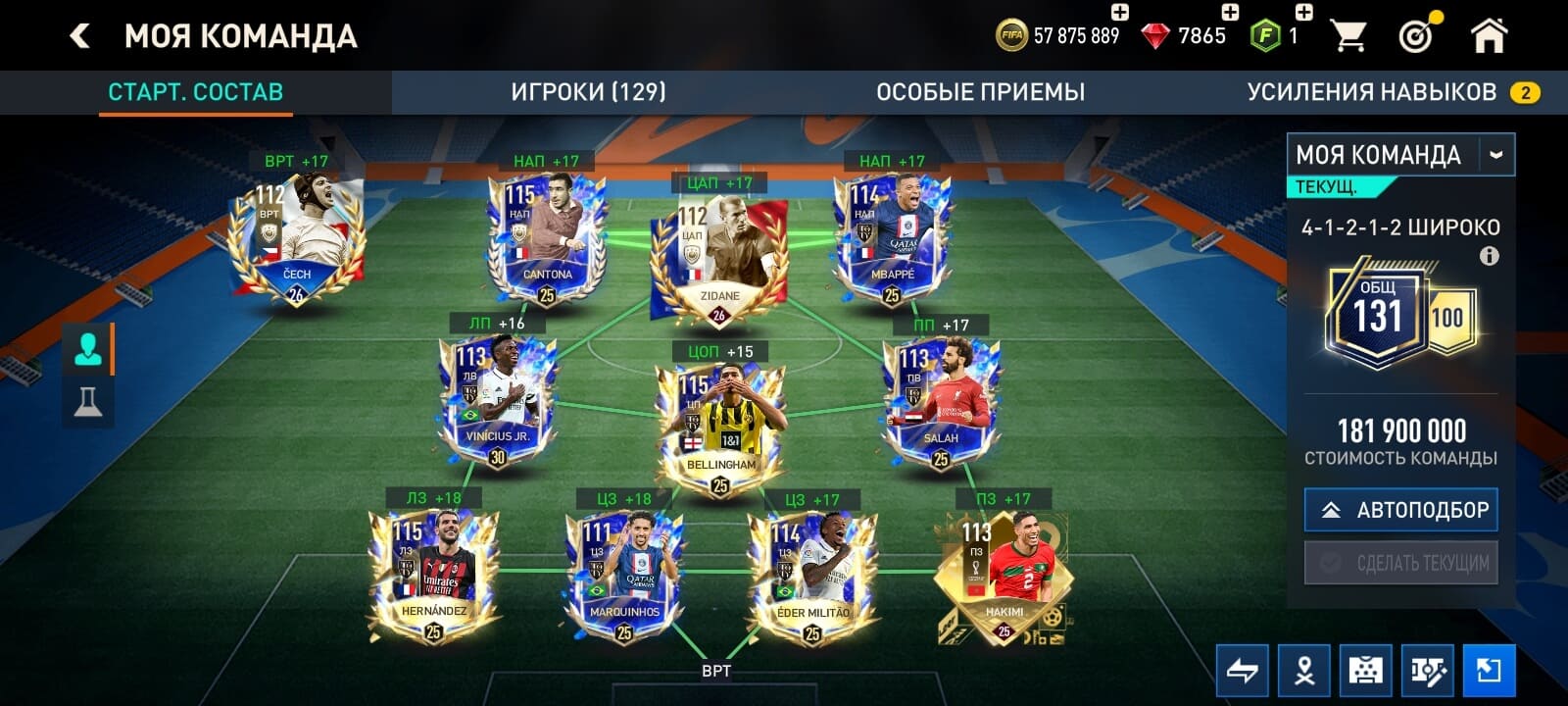1568x706 pixels.
Task: Show the Усиления навыков tab
Action: click(1372, 92)
